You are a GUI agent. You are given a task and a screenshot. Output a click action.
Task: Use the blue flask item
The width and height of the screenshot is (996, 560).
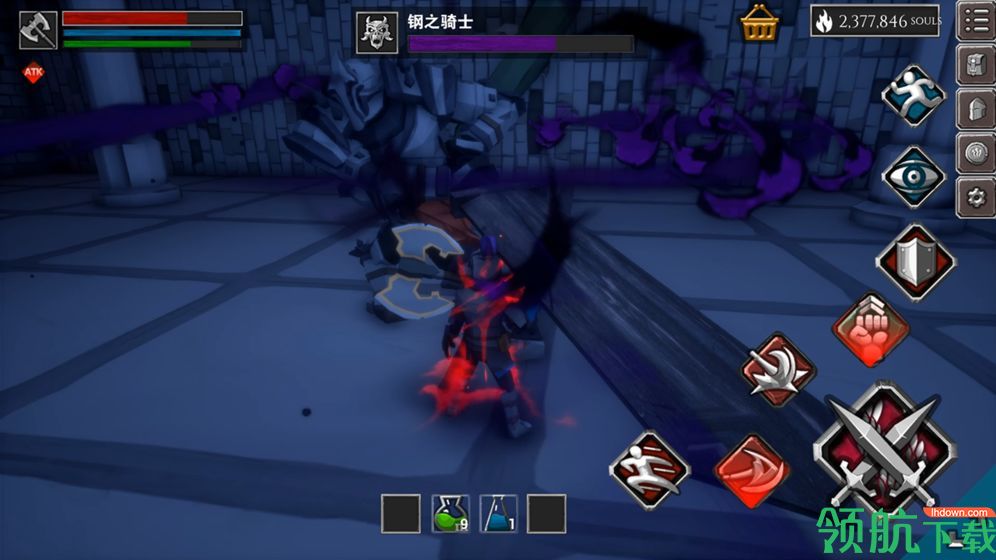pos(498,514)
